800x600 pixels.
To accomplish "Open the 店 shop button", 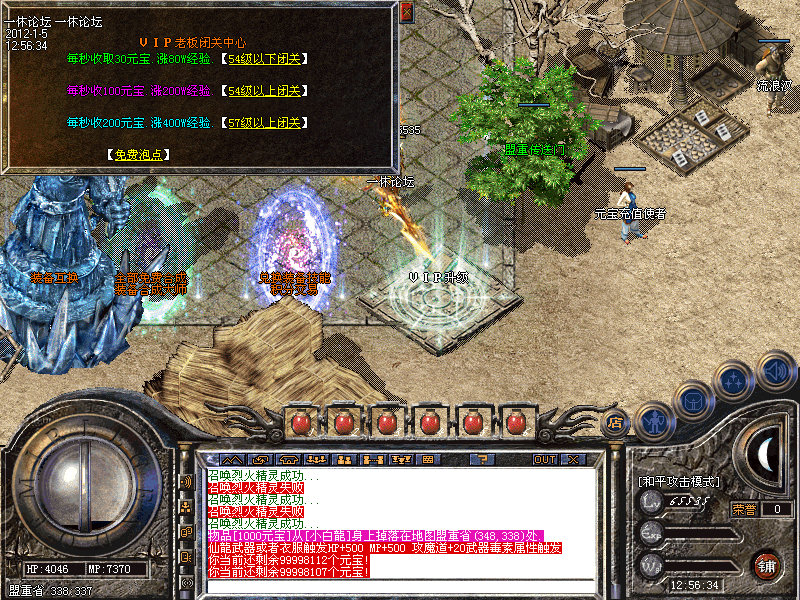I will [x=617, y=423].
